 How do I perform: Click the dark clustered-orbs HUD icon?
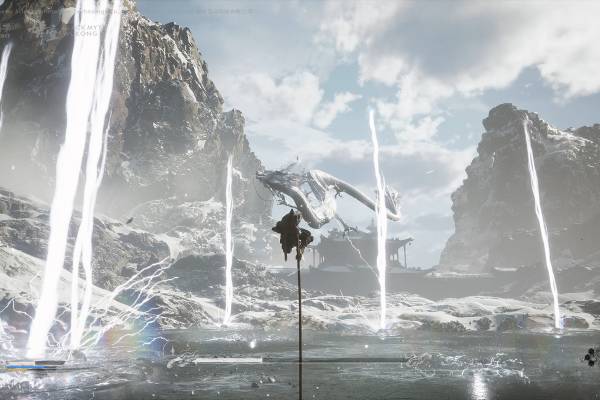coord(591,355)
